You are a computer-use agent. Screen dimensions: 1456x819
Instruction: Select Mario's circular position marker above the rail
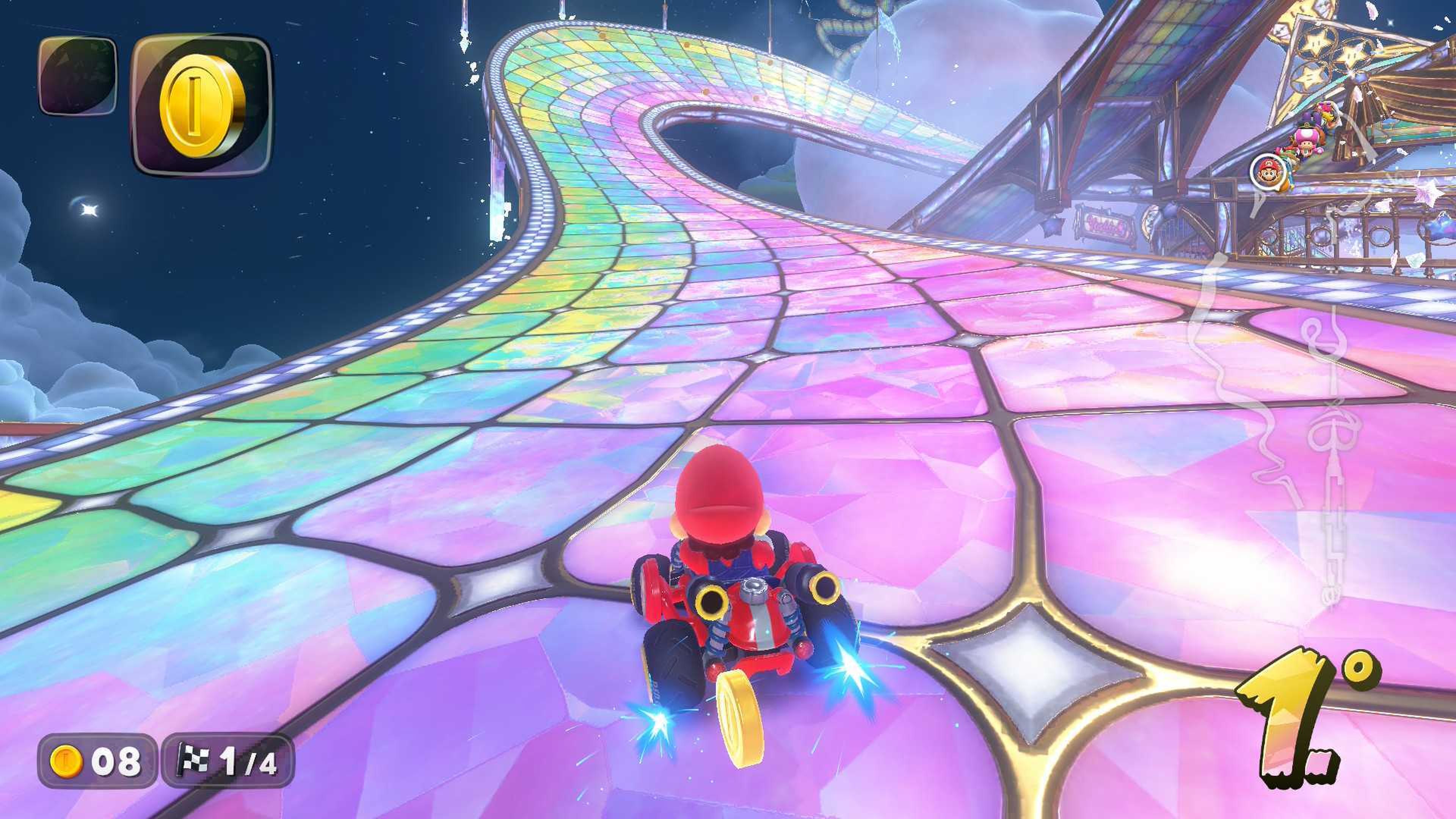click(1268, 172)
